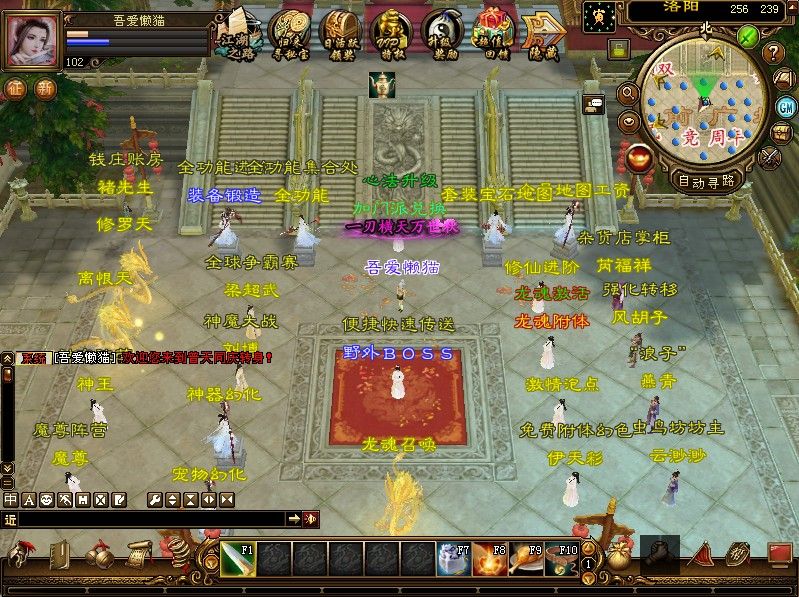Select the F1 green sword skill slot
799x597 pixels.
coord(238,560)
